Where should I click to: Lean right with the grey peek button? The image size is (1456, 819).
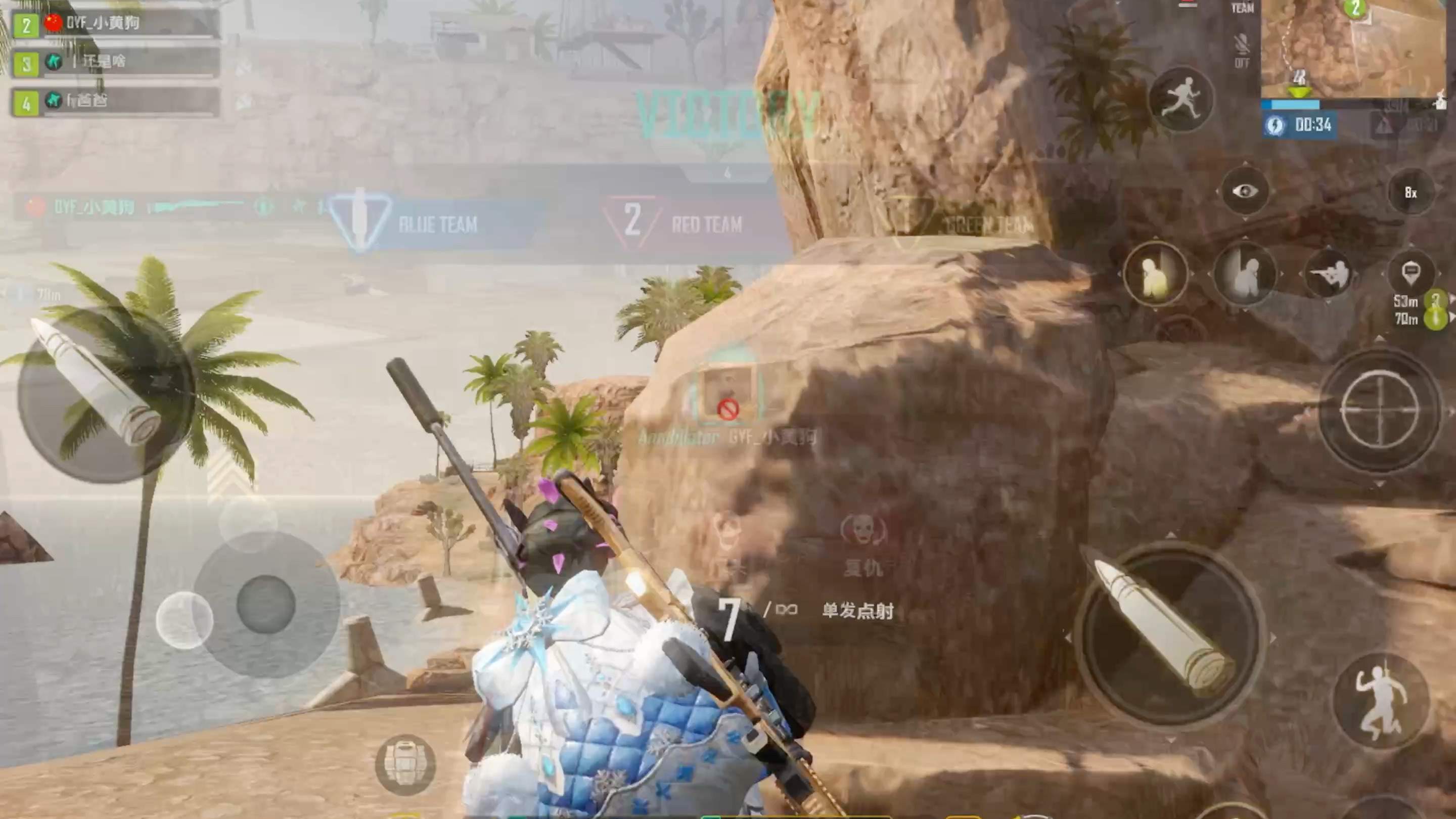[x=1244, y=275]
